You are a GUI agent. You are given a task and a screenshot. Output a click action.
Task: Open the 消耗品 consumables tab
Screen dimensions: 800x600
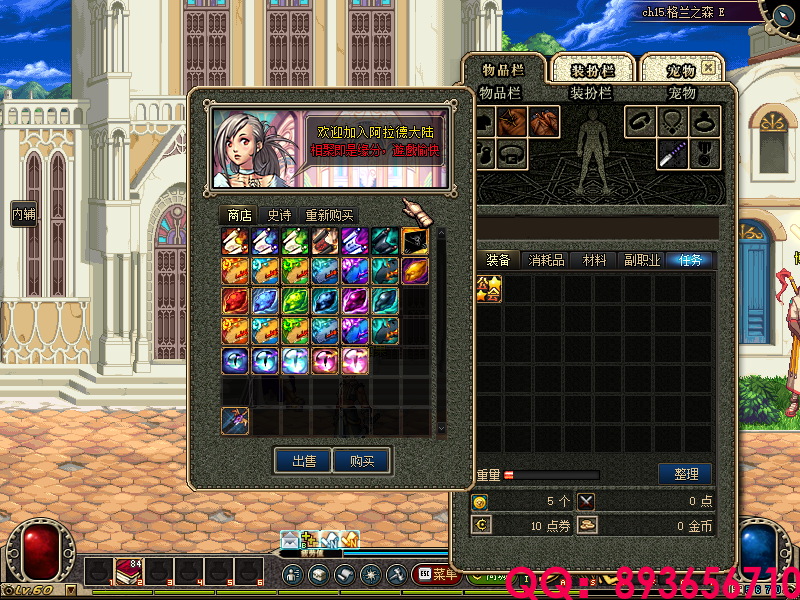[x=547, y=260]
